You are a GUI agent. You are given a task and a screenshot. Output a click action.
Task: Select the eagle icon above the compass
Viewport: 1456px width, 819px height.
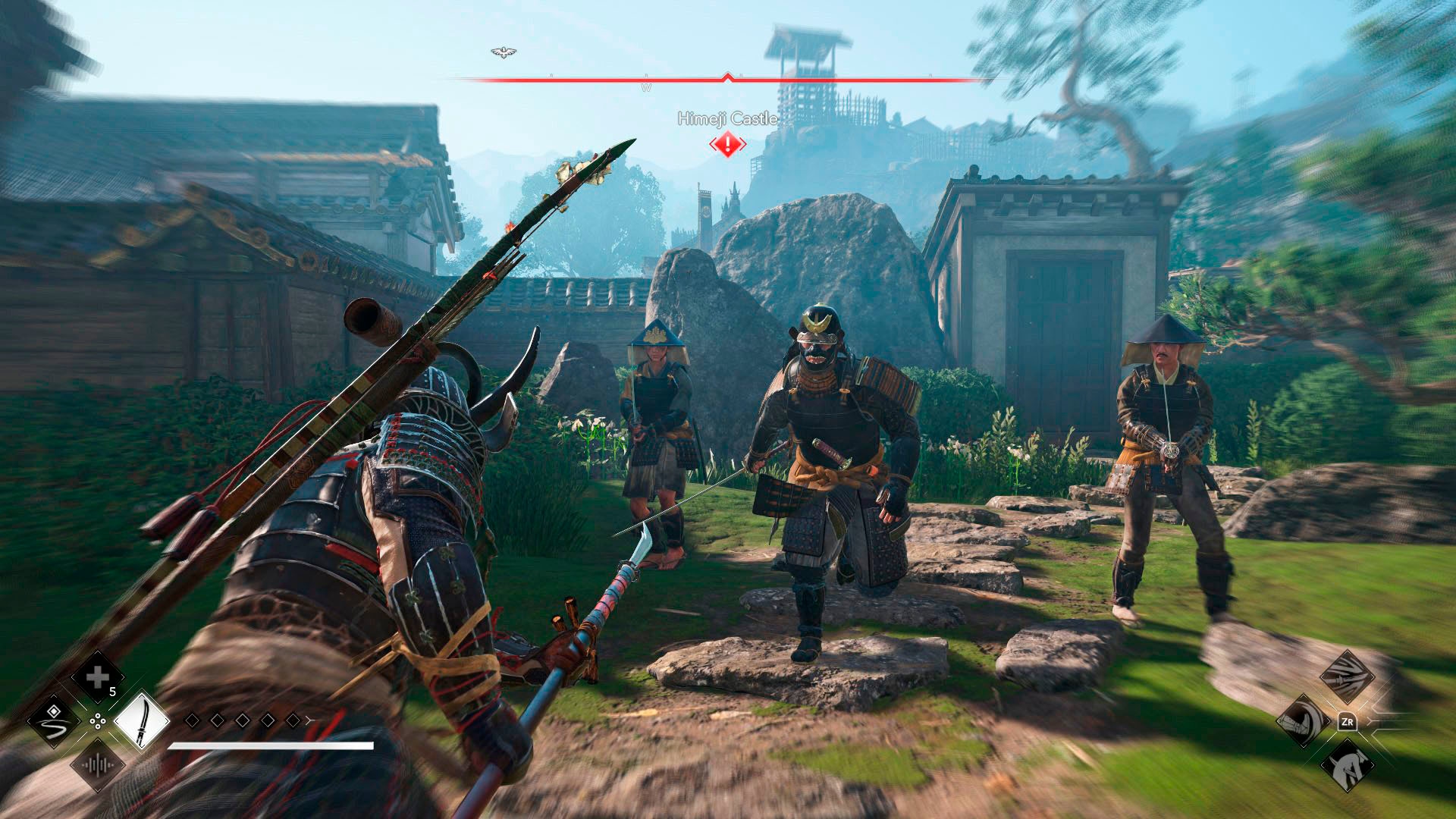pos(500,52)
